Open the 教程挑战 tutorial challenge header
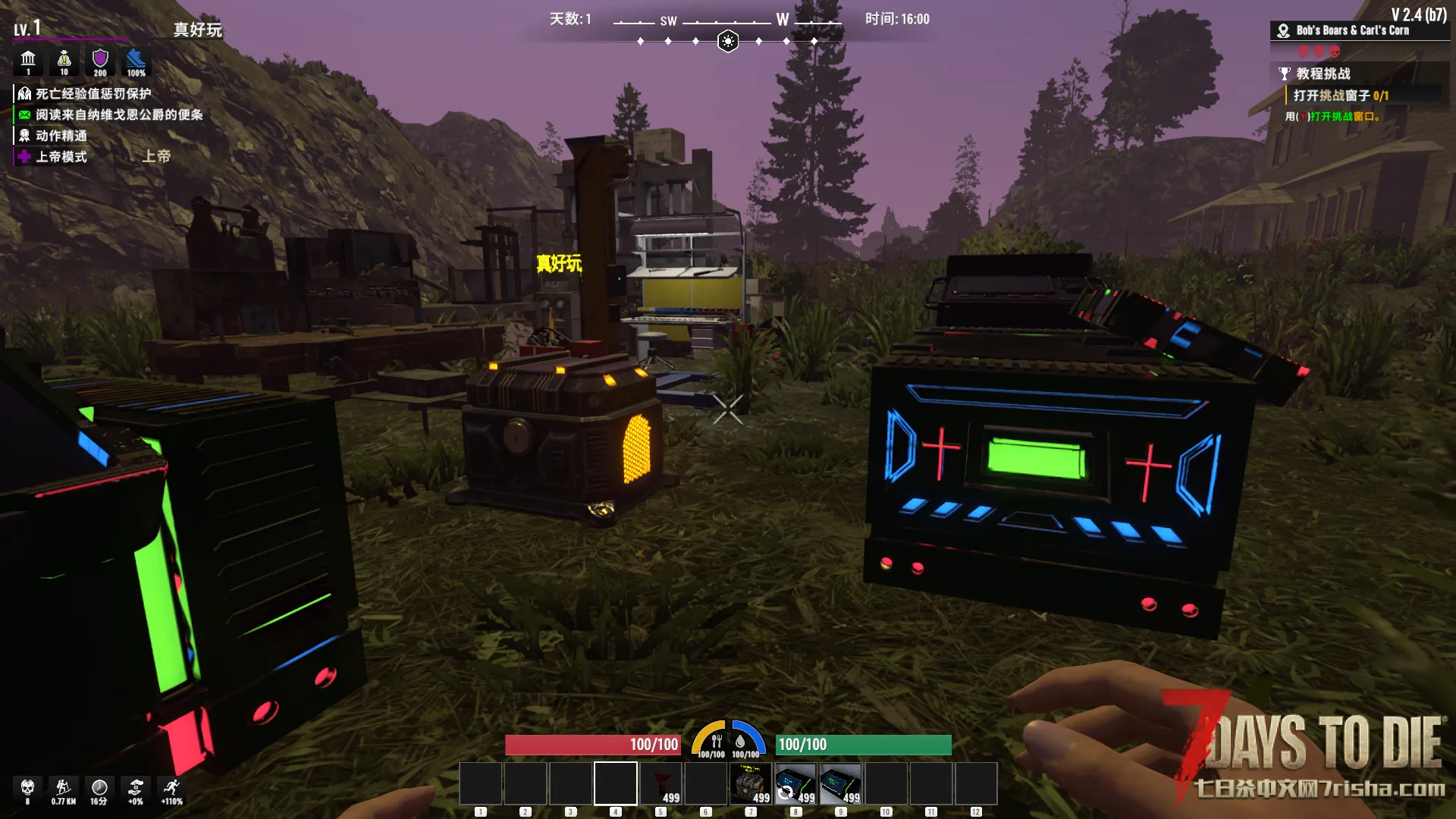 (1323, 74)
